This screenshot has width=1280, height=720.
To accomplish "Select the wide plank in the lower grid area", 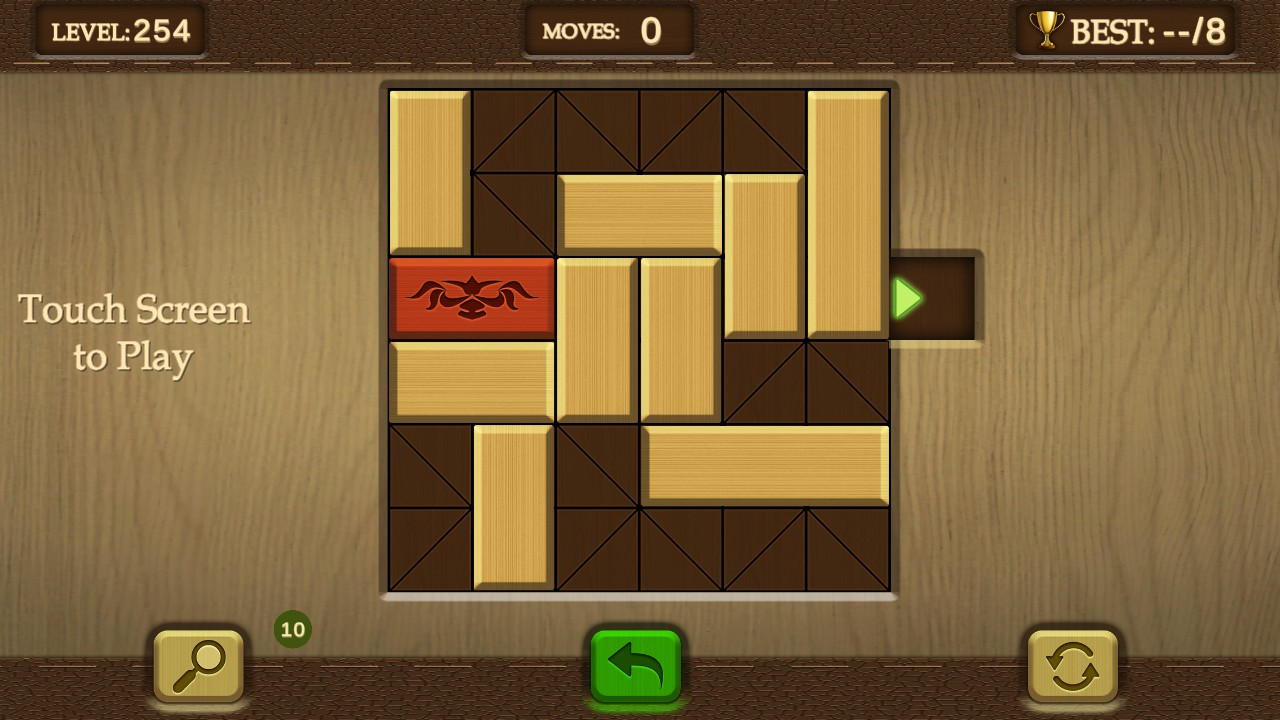I will tap(770, 465).
